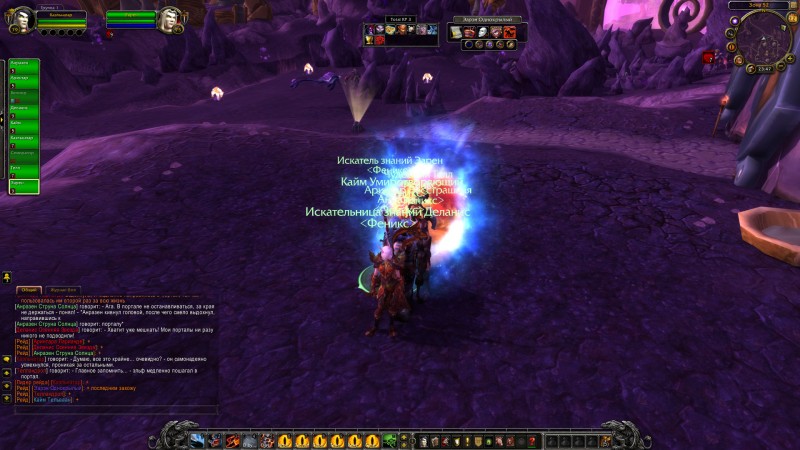Viewport: 800px width, 450px height.
Task: Activate the first blue ability icon
Action: coord(197,441)
